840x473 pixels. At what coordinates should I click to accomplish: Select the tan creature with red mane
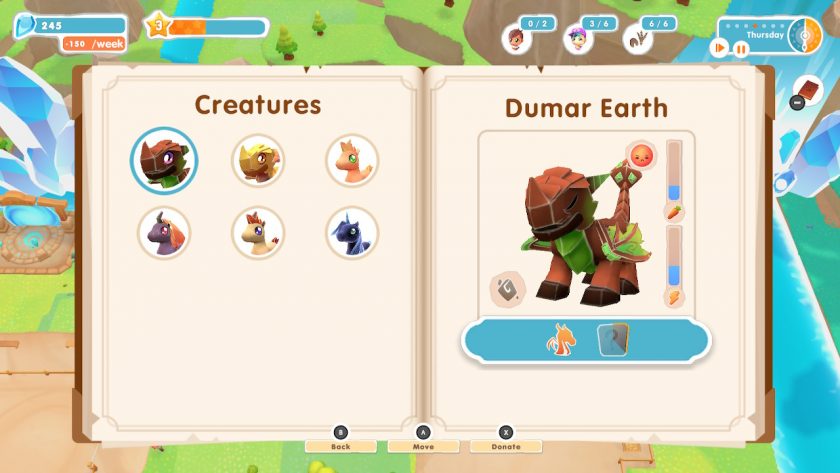258,233
